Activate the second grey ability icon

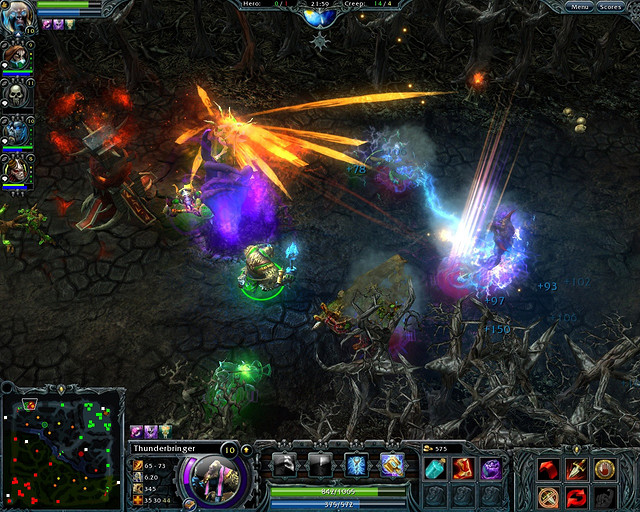pos(321,464)
